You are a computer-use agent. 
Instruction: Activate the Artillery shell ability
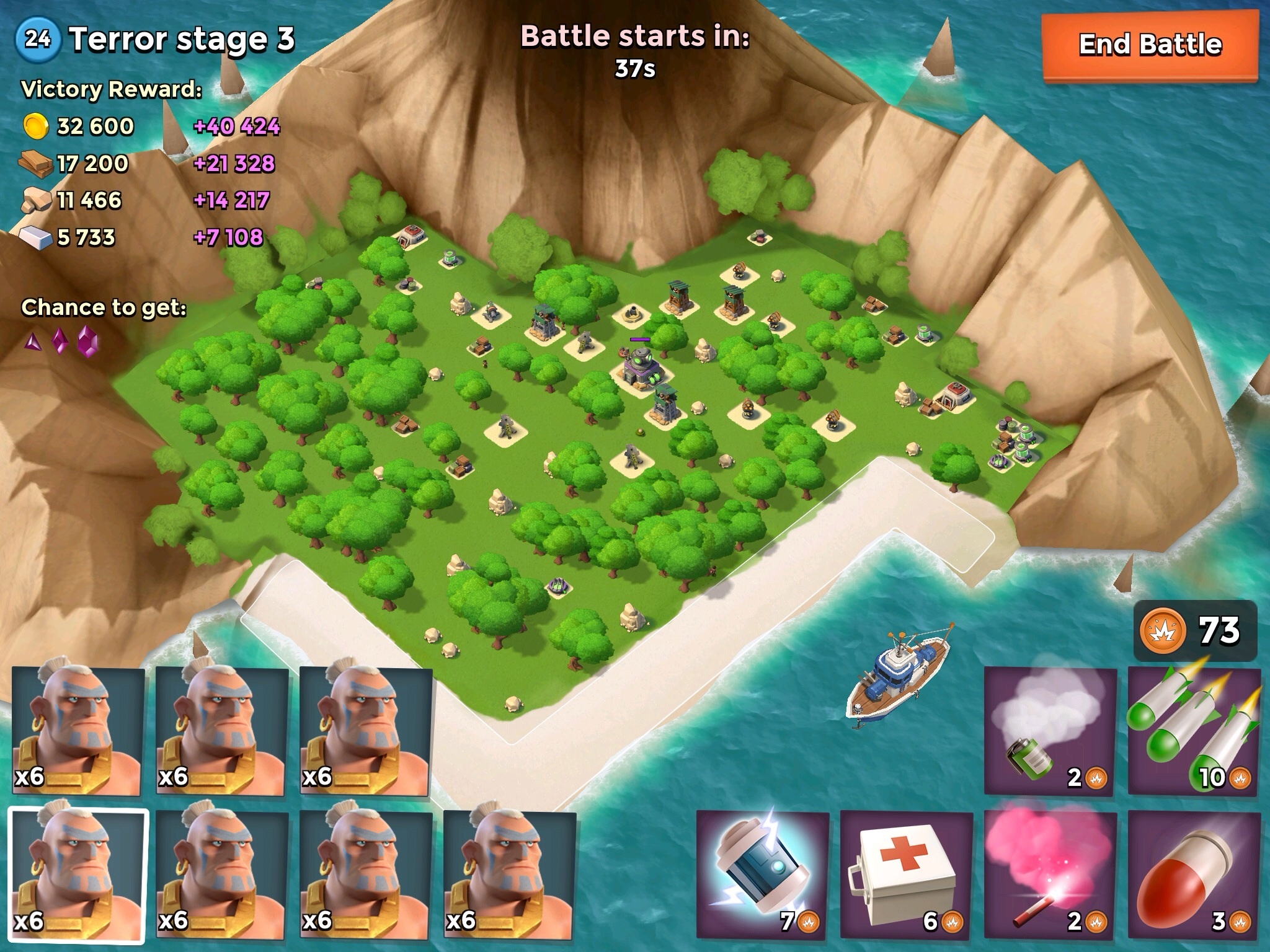pos(1194,874)
